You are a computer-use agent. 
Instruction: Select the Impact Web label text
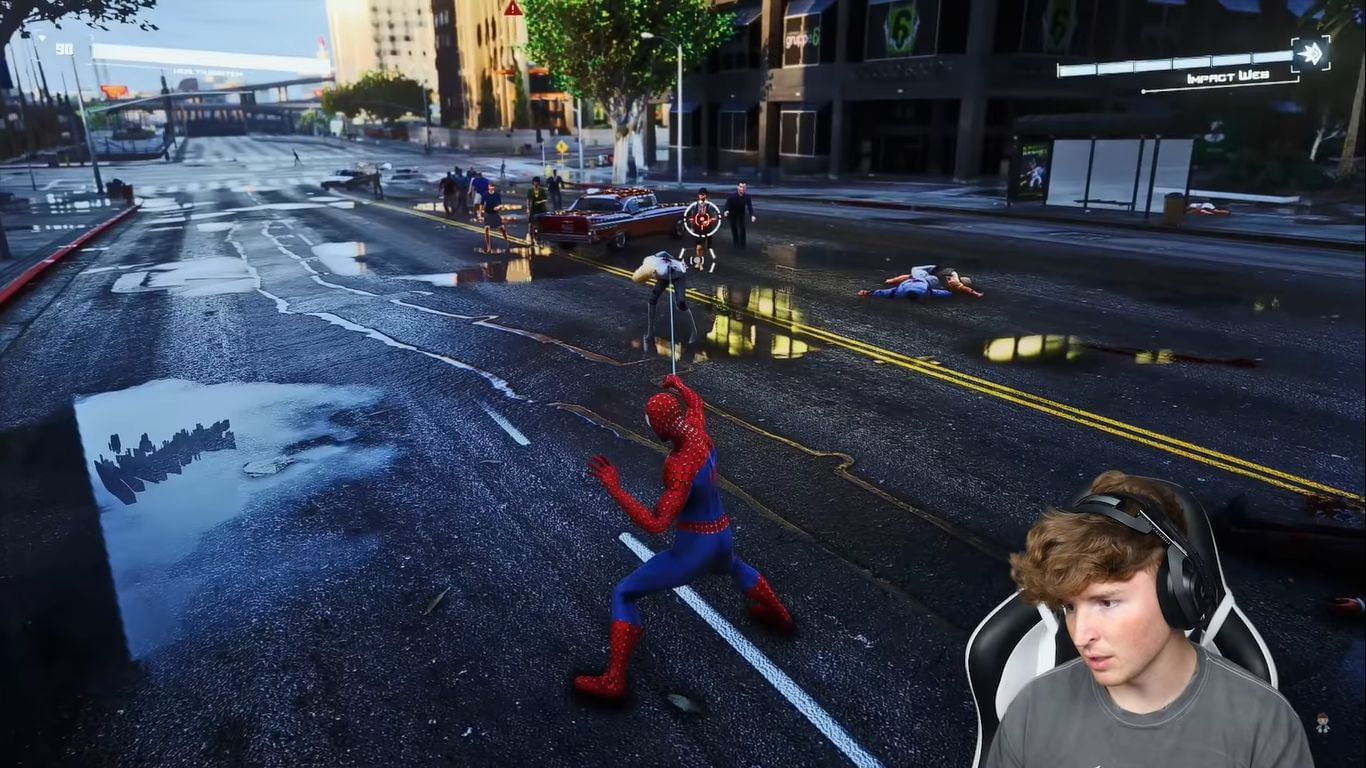pyautogui.click(x=1228, y=78)
